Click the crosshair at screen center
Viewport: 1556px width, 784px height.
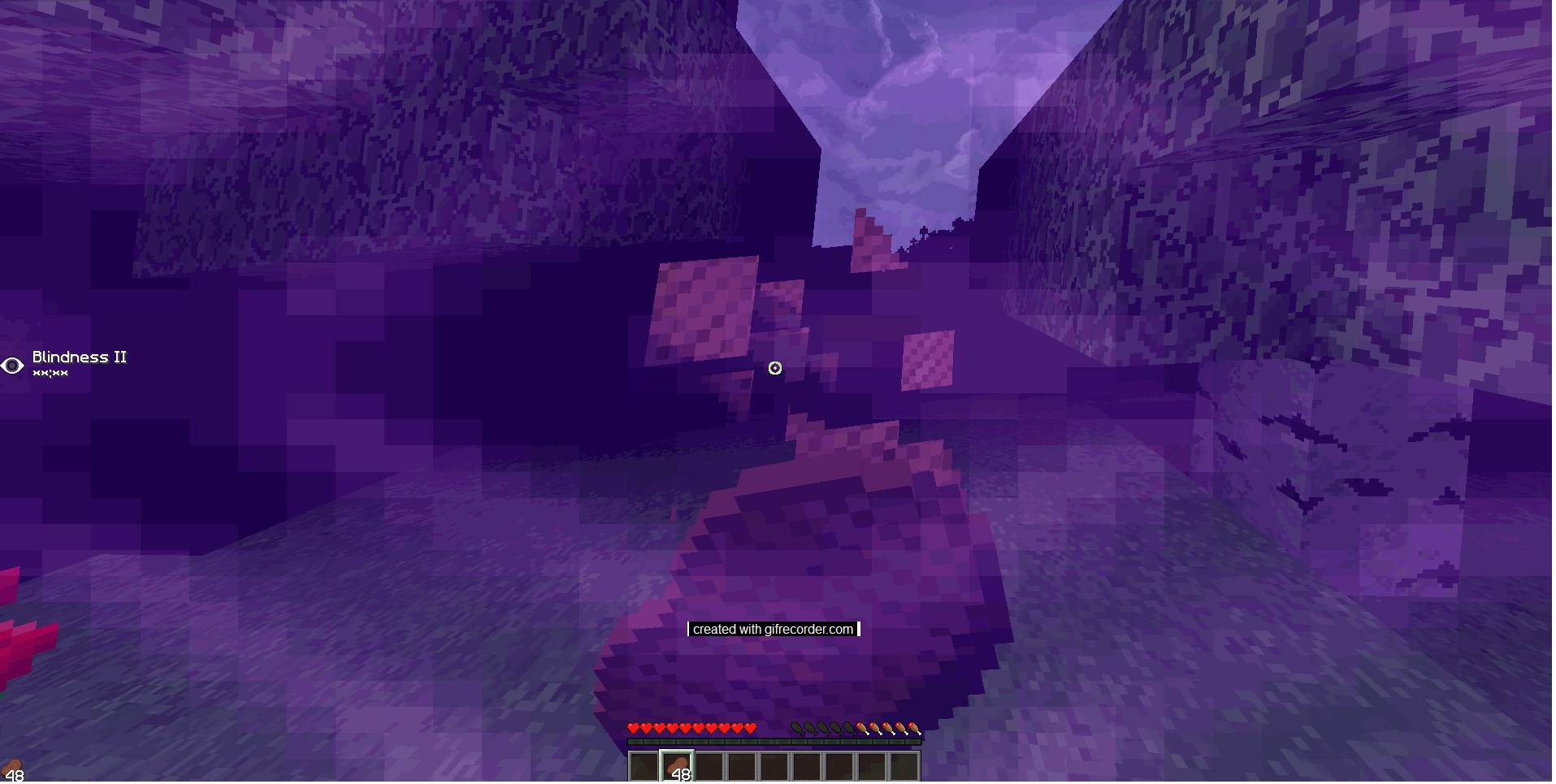click(x=774, y=369)
